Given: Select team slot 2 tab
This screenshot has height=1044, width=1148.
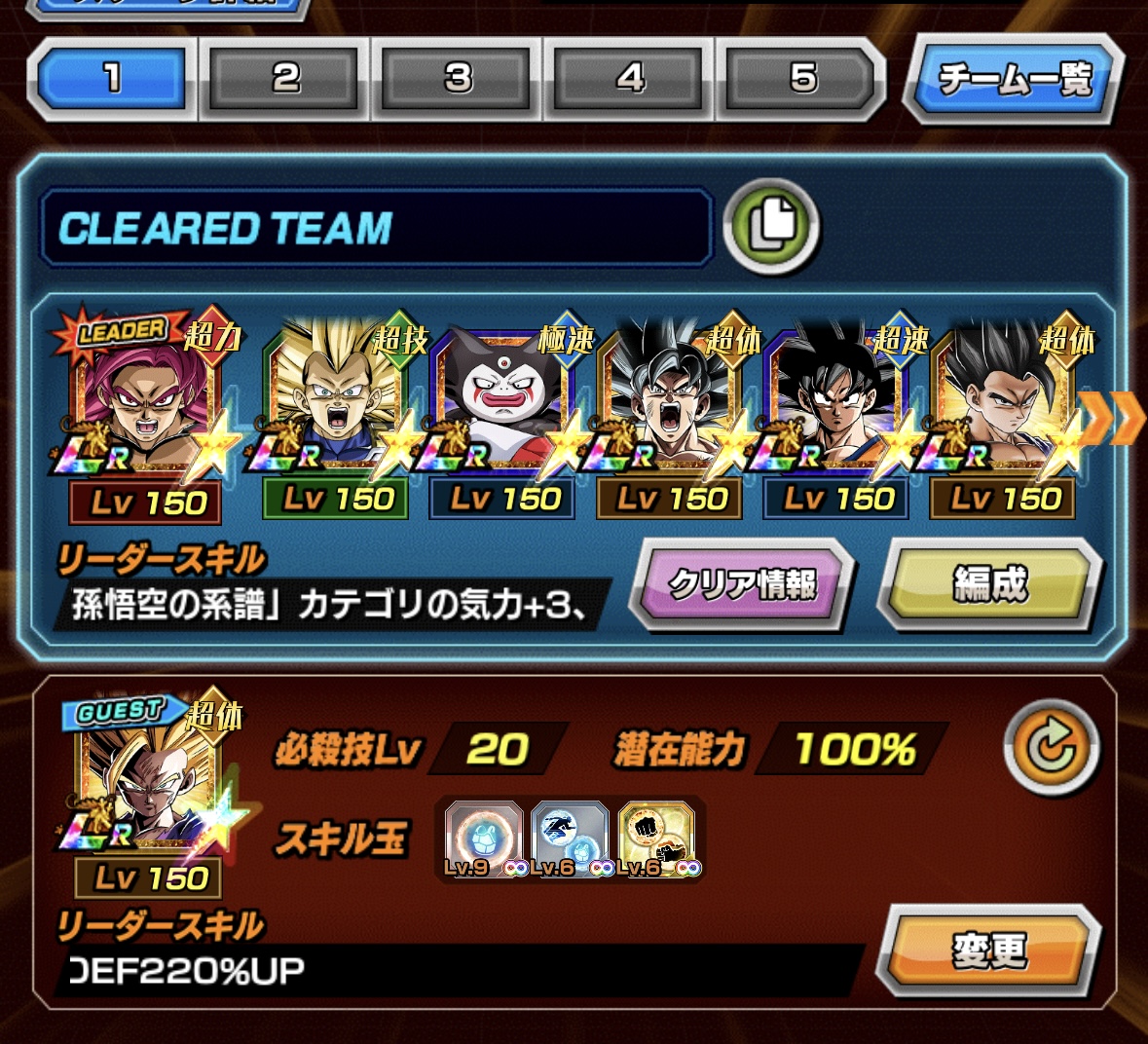Looking at the screenshot, I should coord(285,78).
